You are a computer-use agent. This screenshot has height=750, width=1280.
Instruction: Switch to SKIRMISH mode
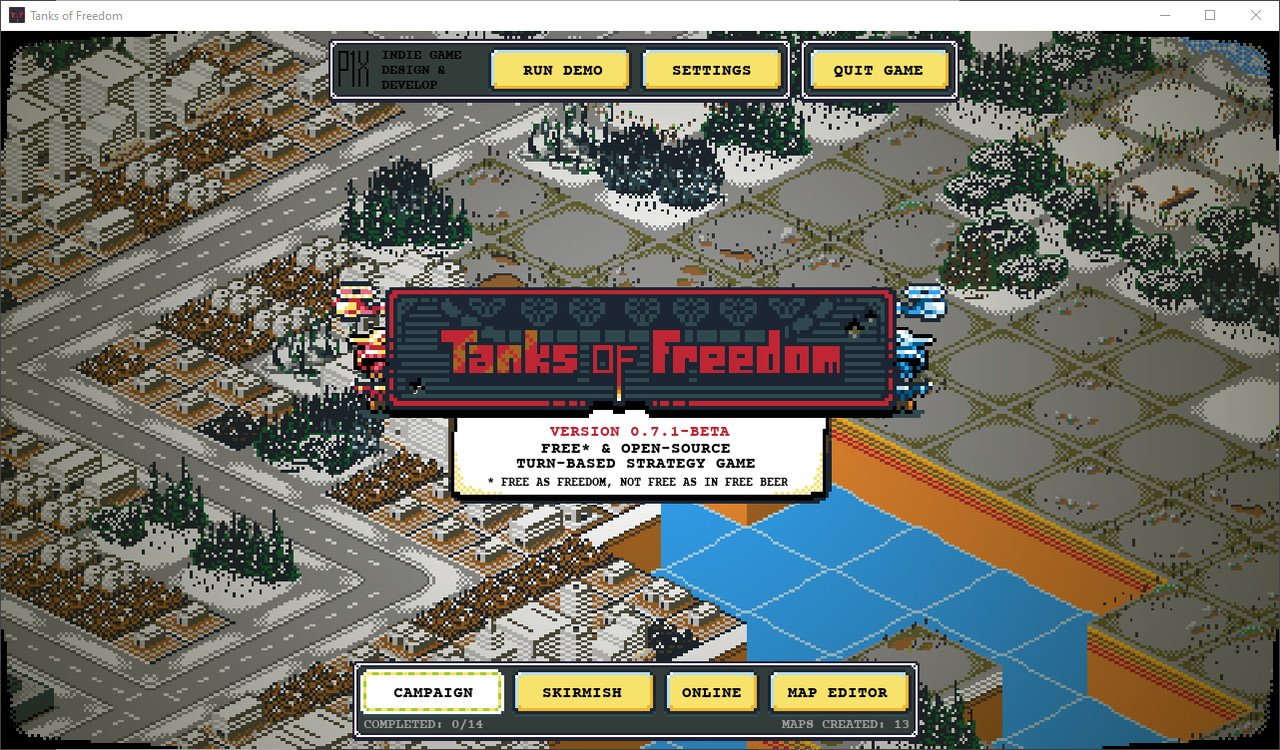(583, 692)
